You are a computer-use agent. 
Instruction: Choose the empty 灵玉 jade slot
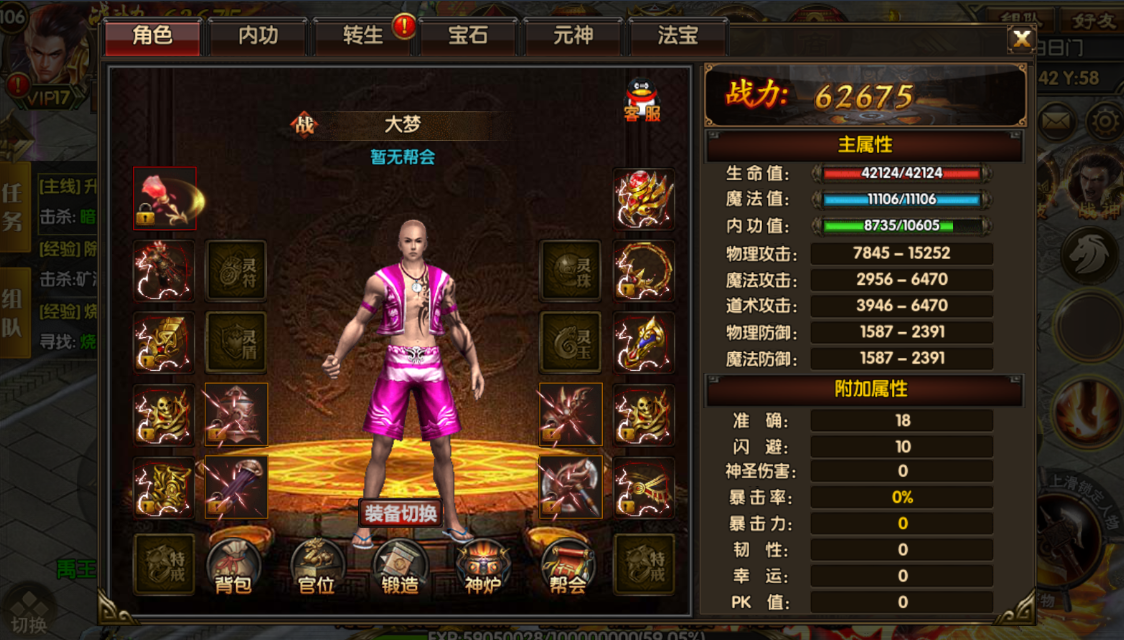tap(571, 342)
